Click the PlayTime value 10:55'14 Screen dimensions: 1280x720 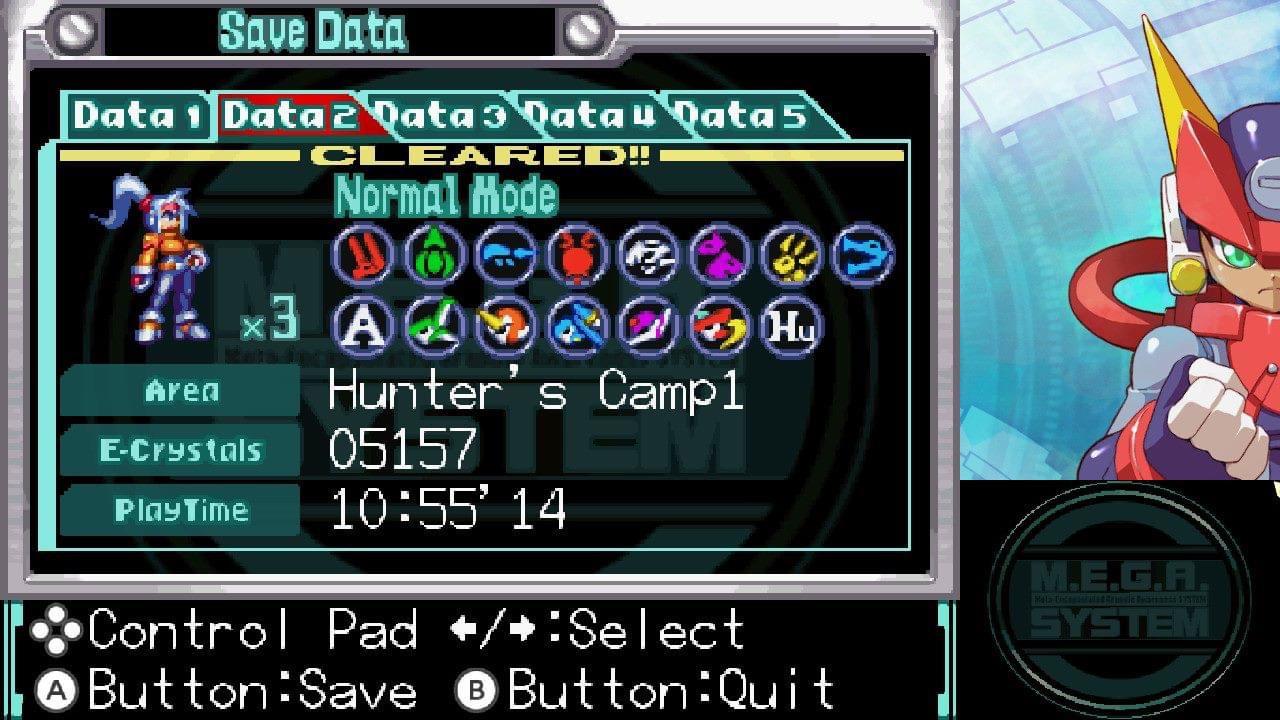click(x=450, y=510)
